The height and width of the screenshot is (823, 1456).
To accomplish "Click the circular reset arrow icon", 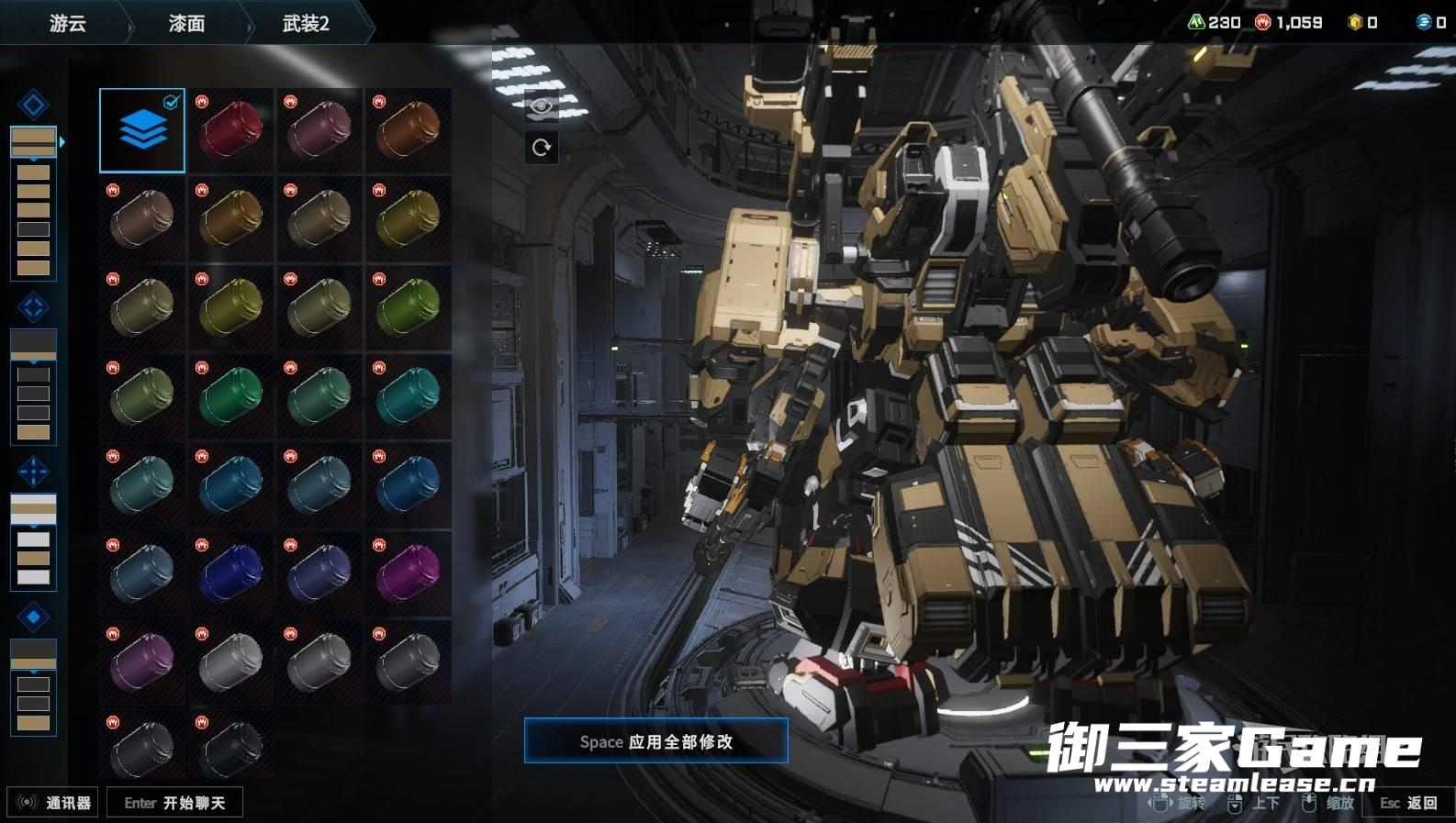I will 542,147.
